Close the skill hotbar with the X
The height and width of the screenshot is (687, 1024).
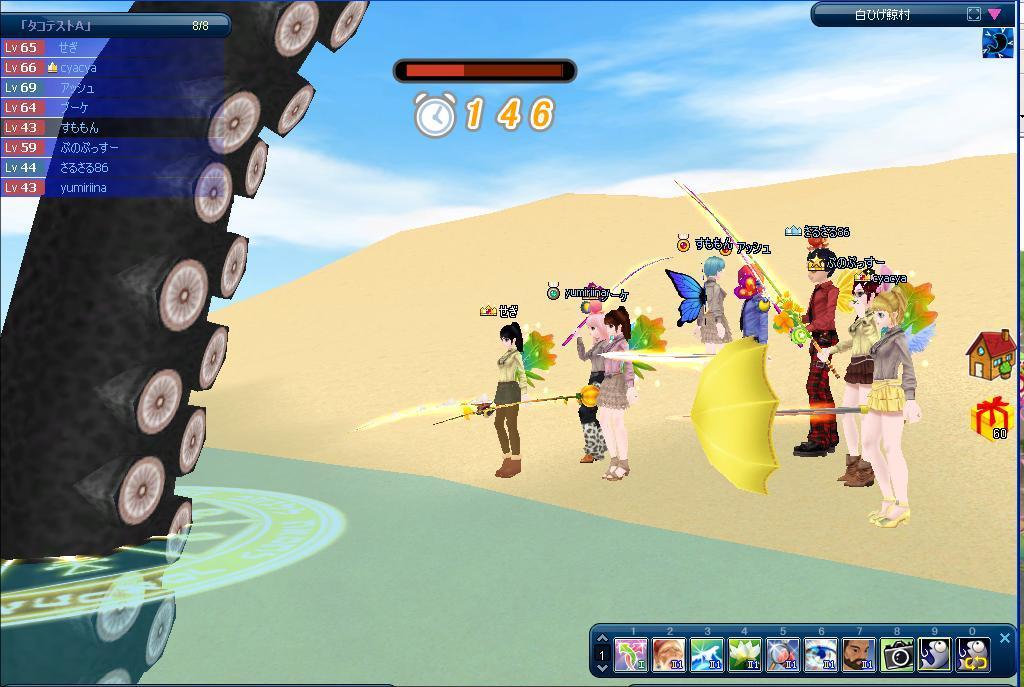(1005, 638)
